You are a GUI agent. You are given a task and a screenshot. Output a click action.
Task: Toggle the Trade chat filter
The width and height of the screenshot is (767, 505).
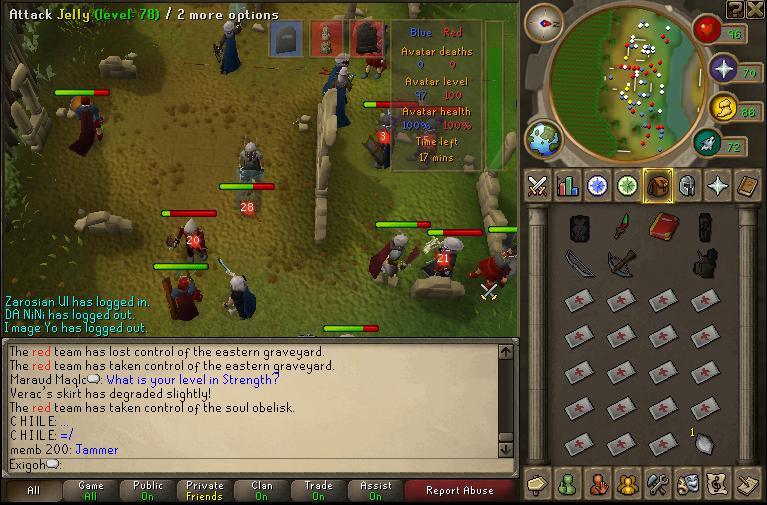coord(318,490)
